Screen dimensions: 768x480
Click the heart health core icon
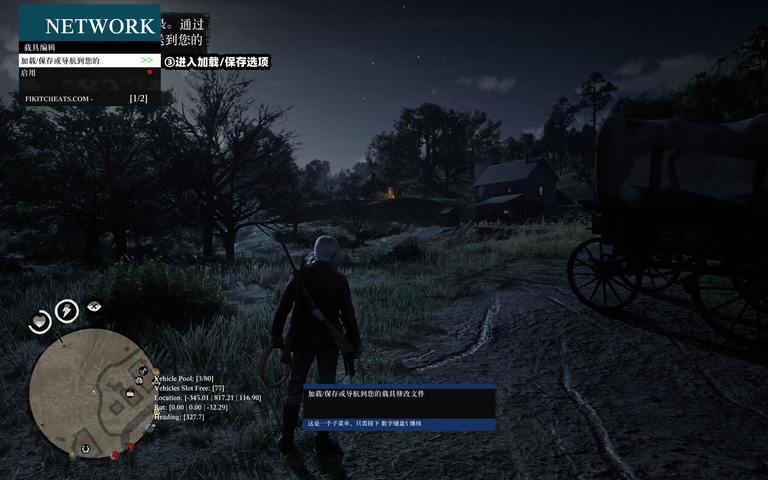coord(39,321)
